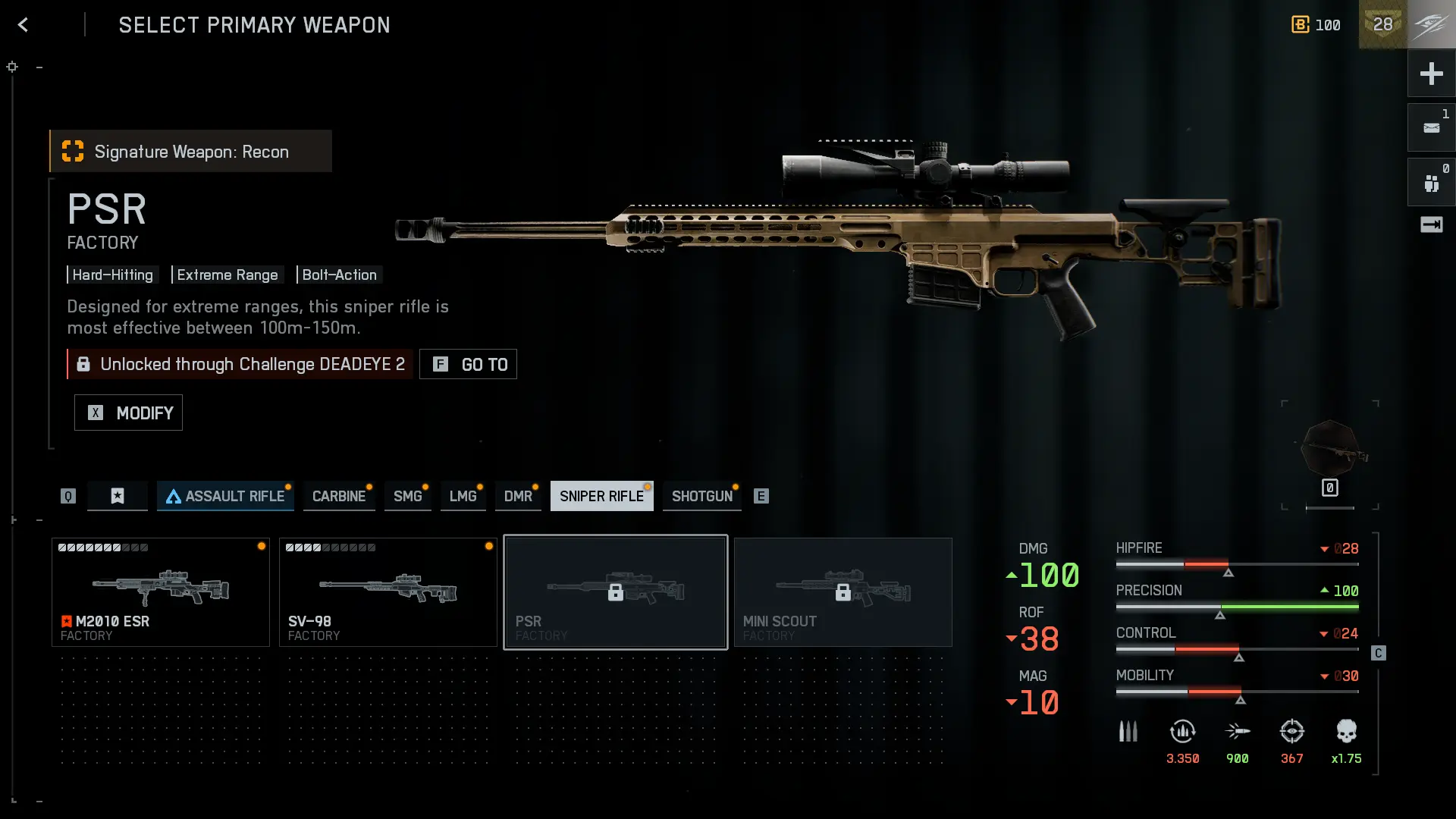Go back using the top-left arrow
The height and width of the screenshot is (819, 1456).
[x=23, y=25]
